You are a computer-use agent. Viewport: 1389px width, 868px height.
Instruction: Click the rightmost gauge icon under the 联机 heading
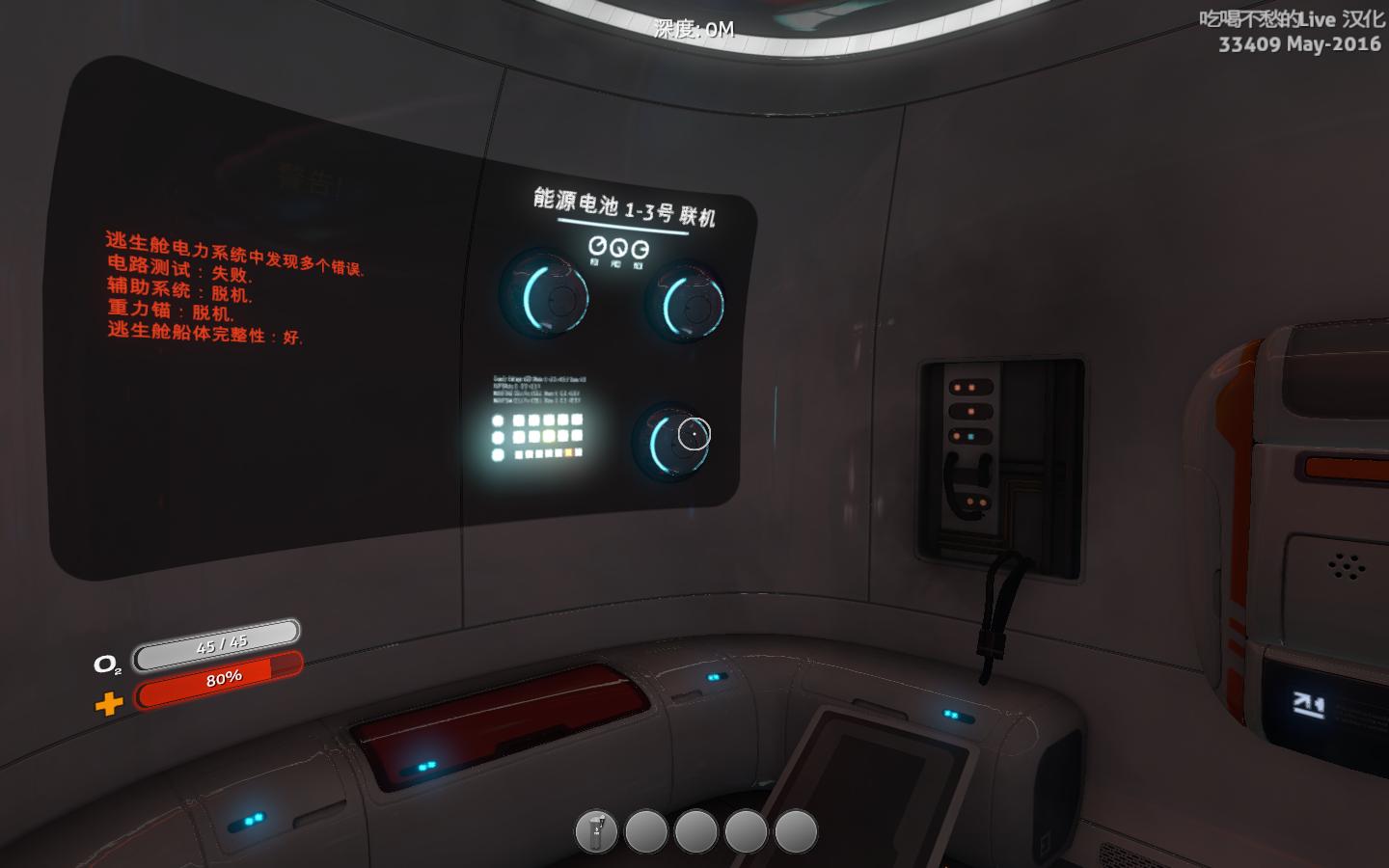(640, 249)
